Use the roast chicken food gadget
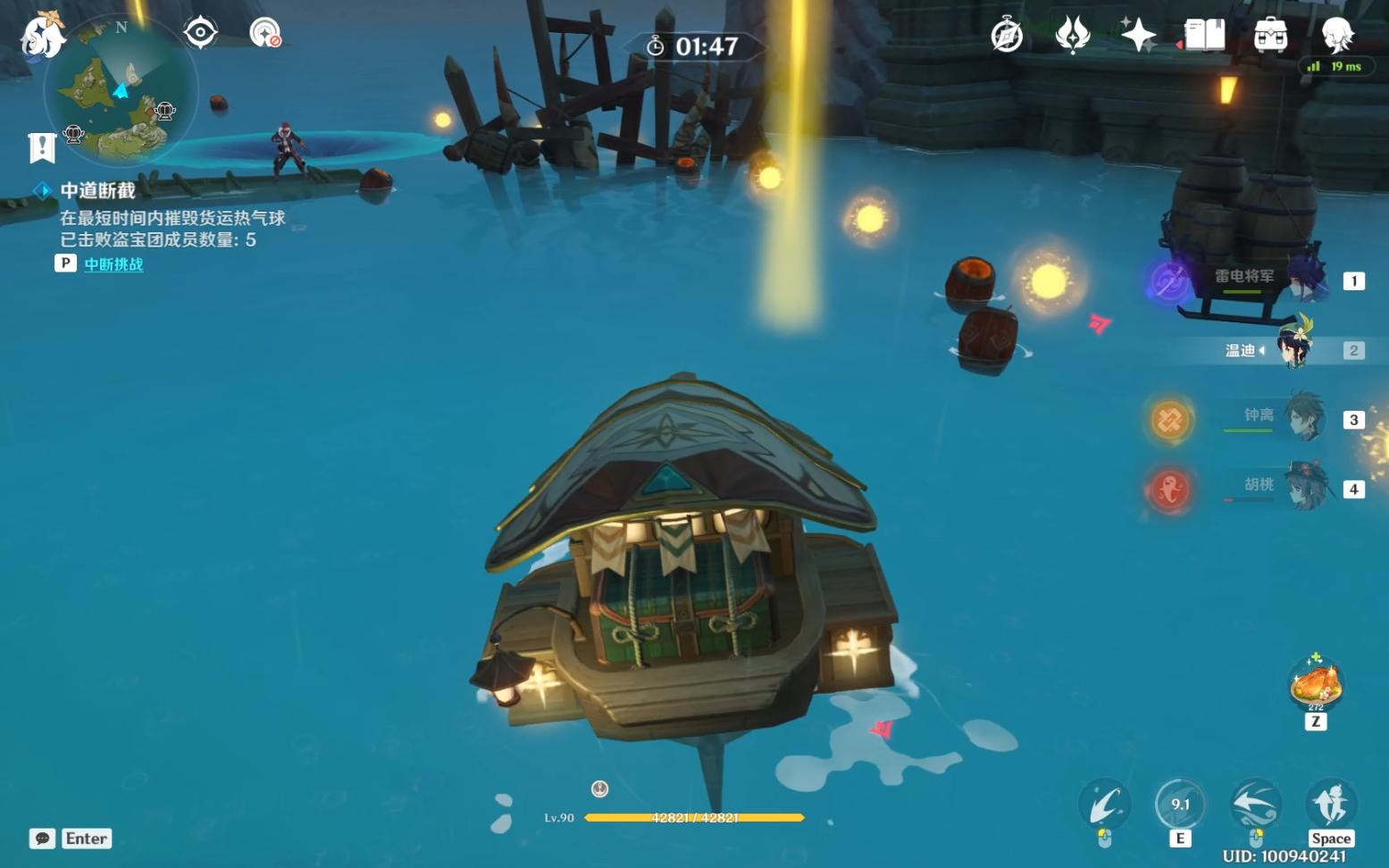 [1315, 684]
